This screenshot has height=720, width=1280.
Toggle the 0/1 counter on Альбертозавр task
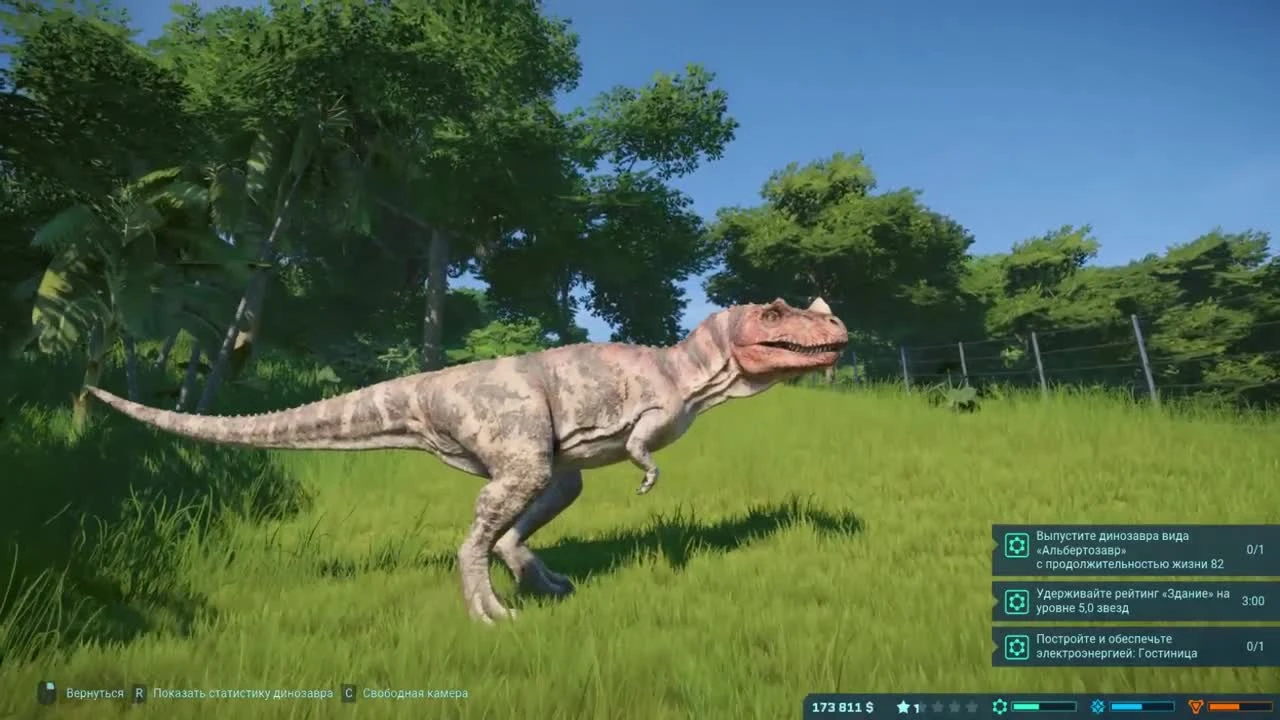point(1255,546)
